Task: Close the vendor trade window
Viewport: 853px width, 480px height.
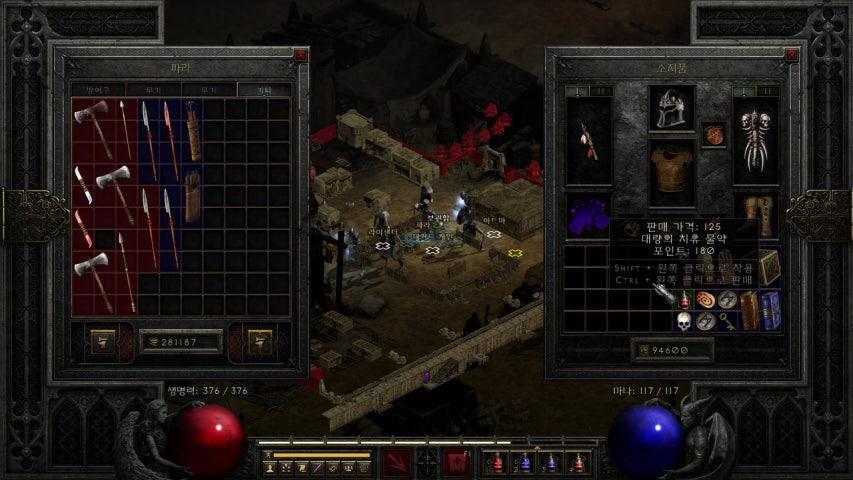Action: 300,55
